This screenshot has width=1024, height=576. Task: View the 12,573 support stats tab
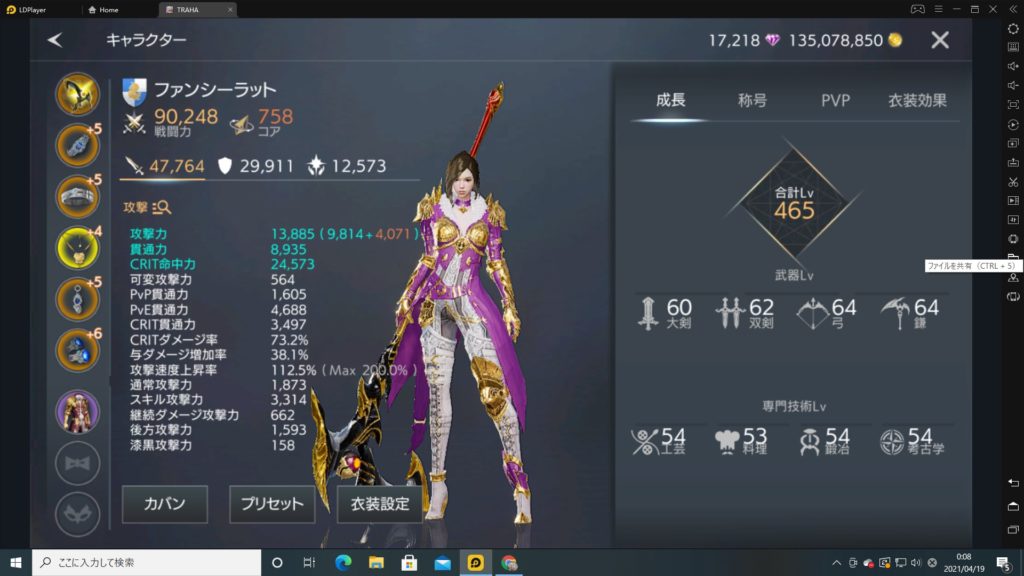pyautogui.click(x=346, y=166)
